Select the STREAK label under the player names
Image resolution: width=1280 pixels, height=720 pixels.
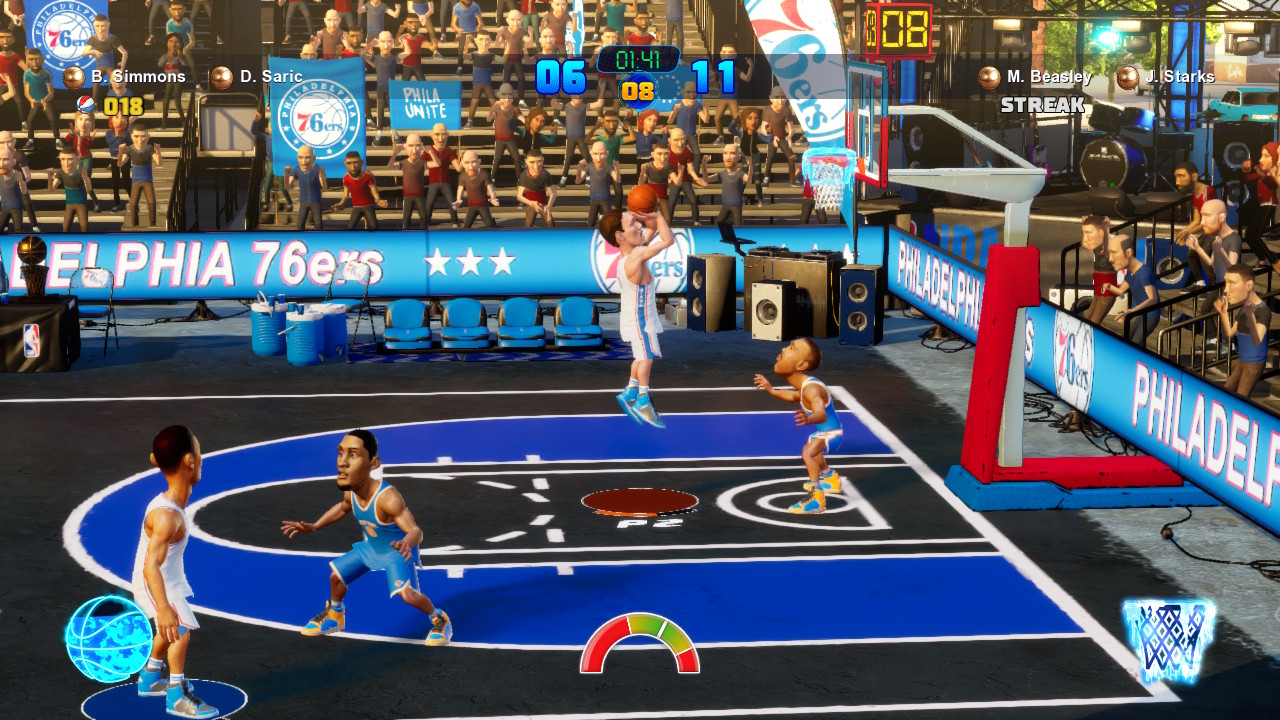point(1040,104)
